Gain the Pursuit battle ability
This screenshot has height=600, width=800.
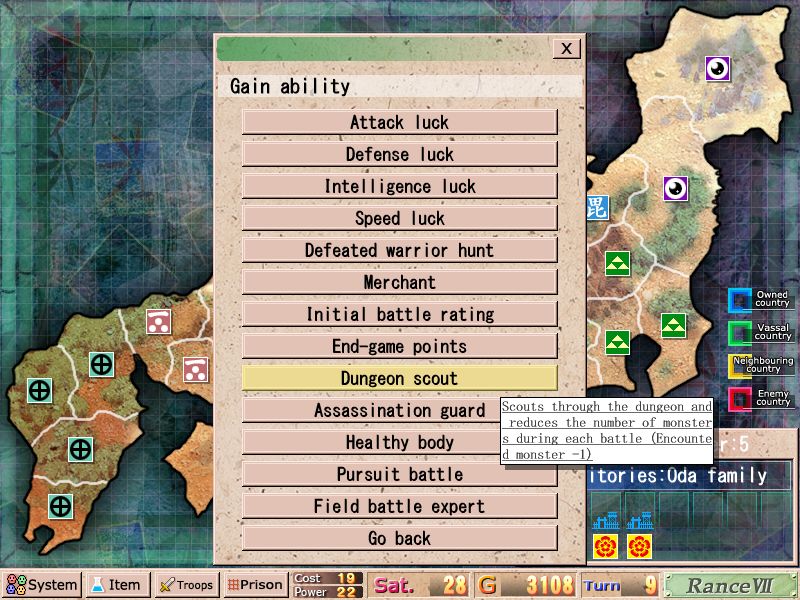click(x=399, y=474)
